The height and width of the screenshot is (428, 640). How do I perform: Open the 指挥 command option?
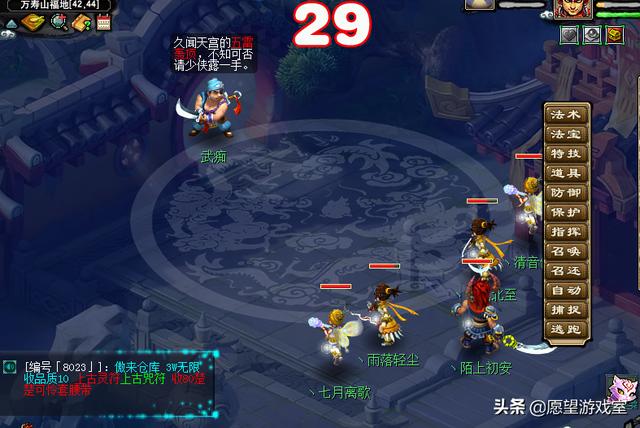pos(565,232)
